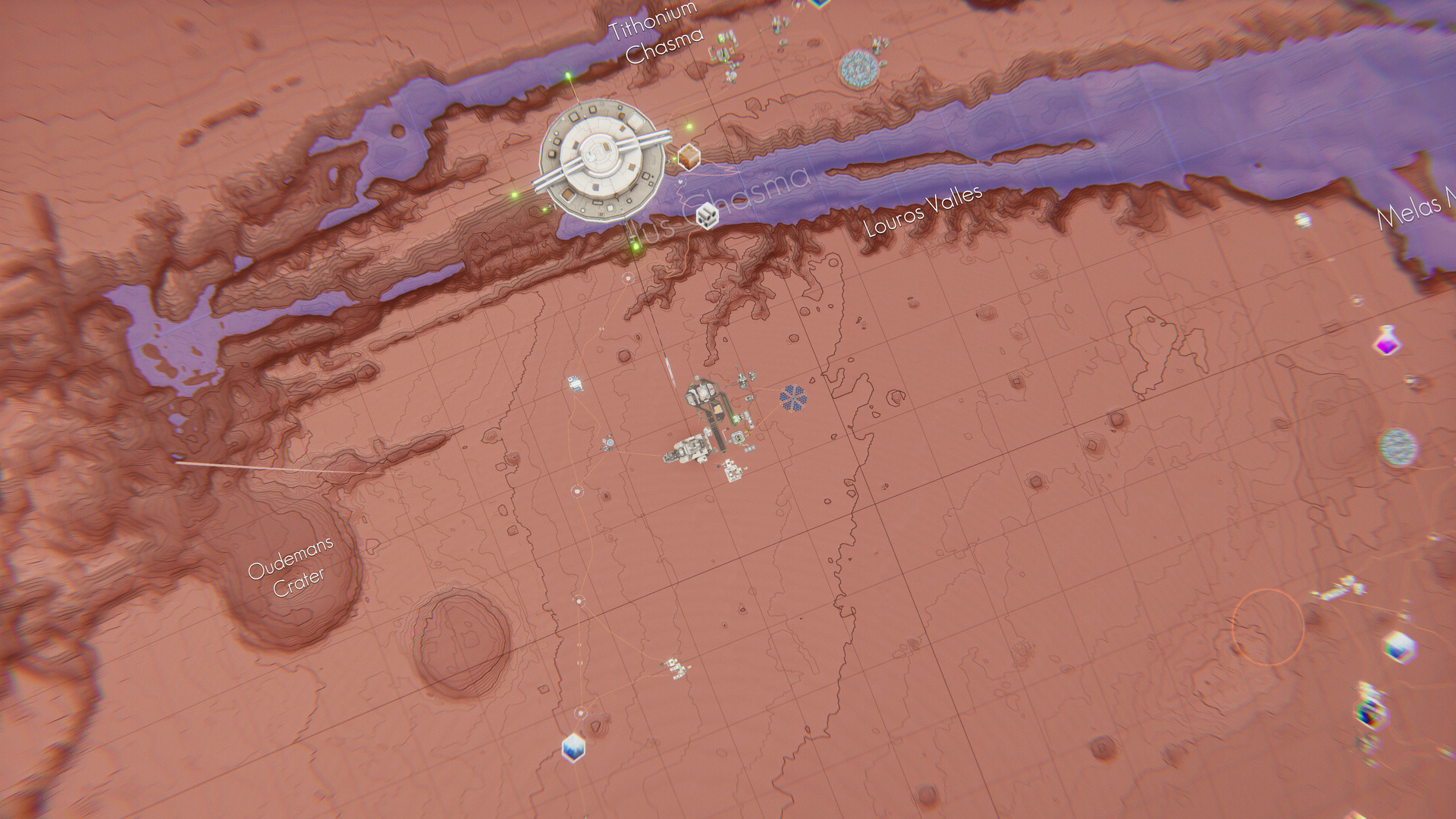The height and width of the screenshot is (819, 1456).
Task: Click the teal circular anomaly near Tithonium Chasma
Action: click(858, 67)
